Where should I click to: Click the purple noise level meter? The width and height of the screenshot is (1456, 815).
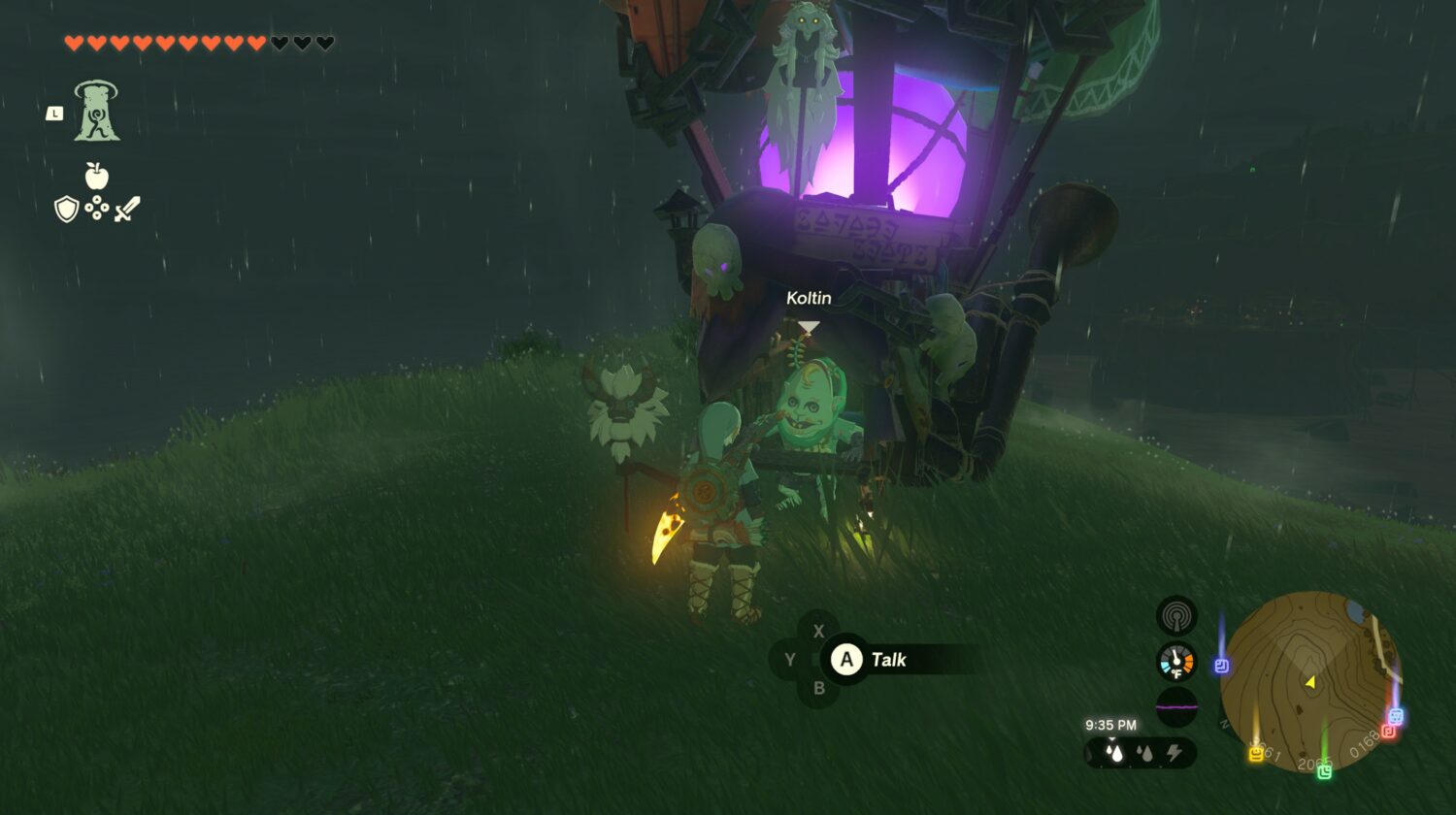pyautogui.click(x=1175, y=705)
